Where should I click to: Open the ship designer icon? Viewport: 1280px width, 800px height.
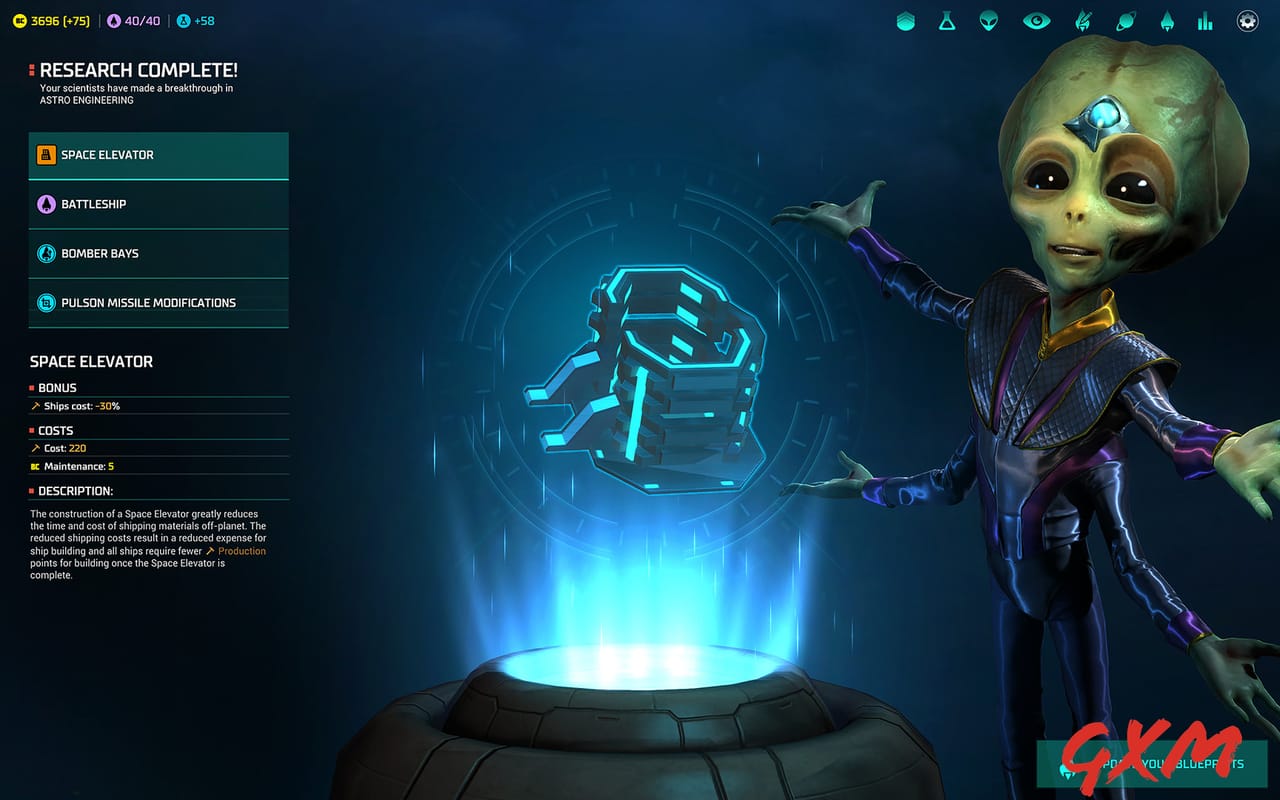pos(1084,20)
